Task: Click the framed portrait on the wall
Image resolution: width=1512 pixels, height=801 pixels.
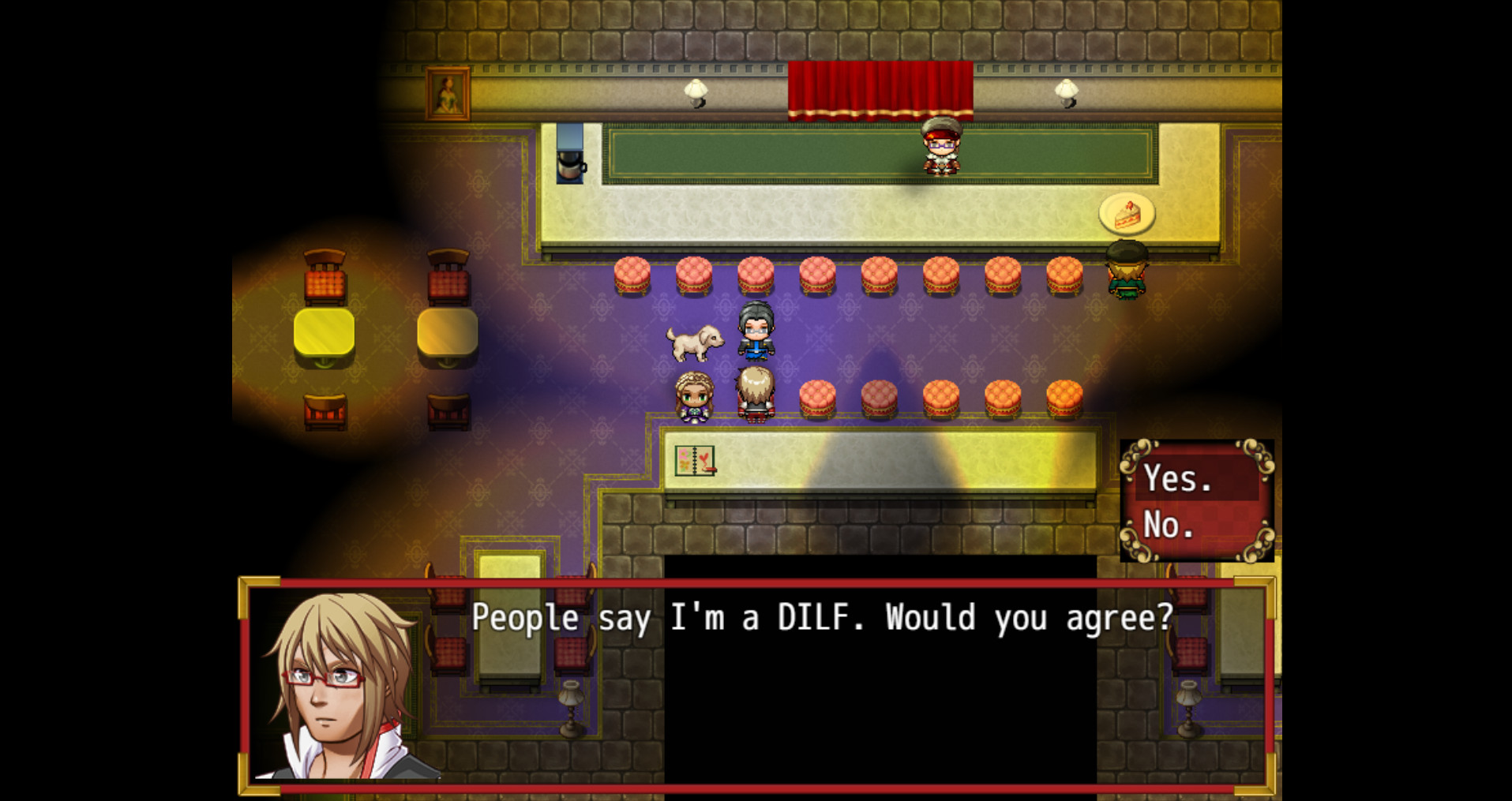Action: coord(448,94)
